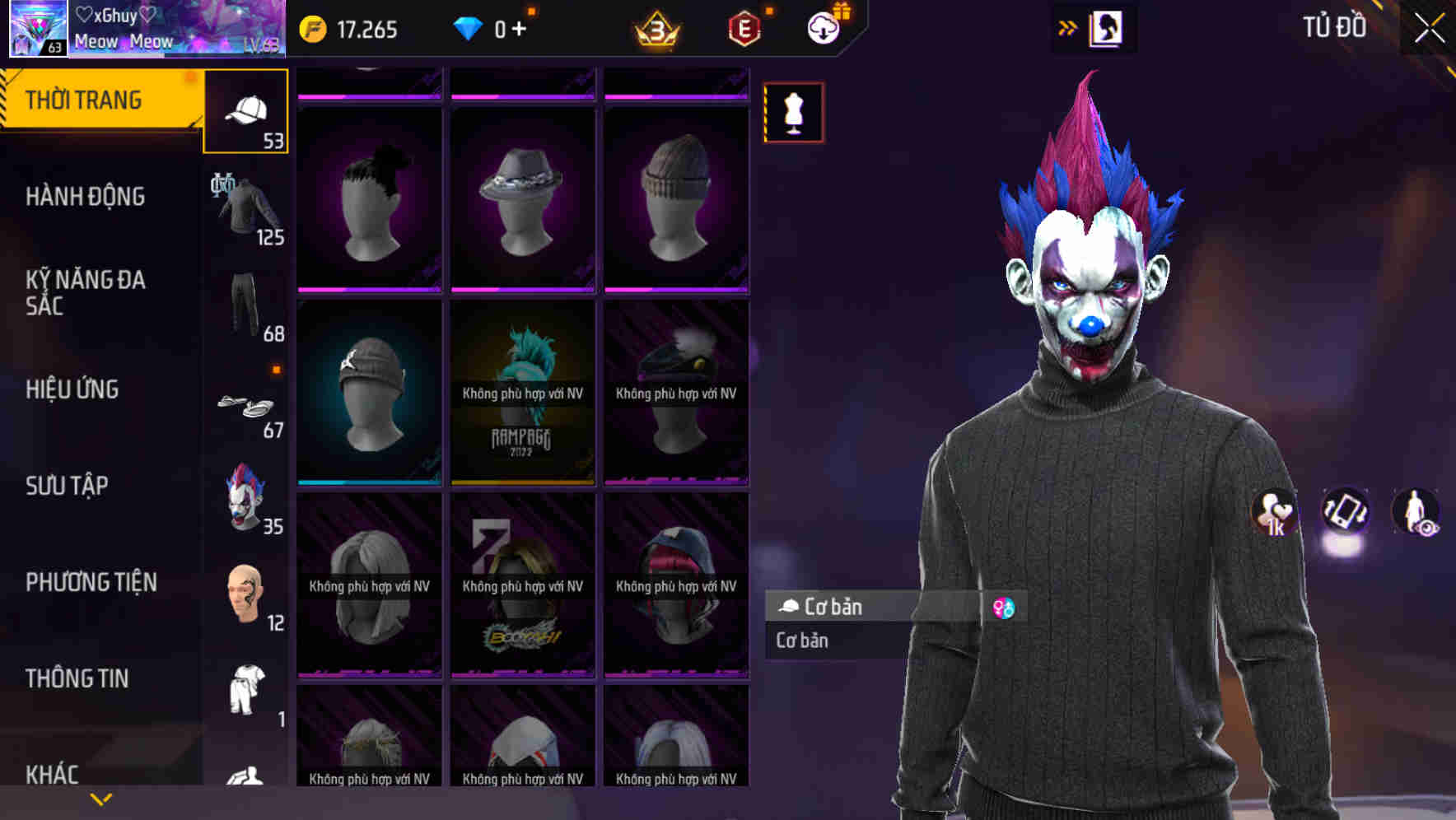
Task: Switch to the HIỆU ỨNG tab
Action: (x=72, y=389)
